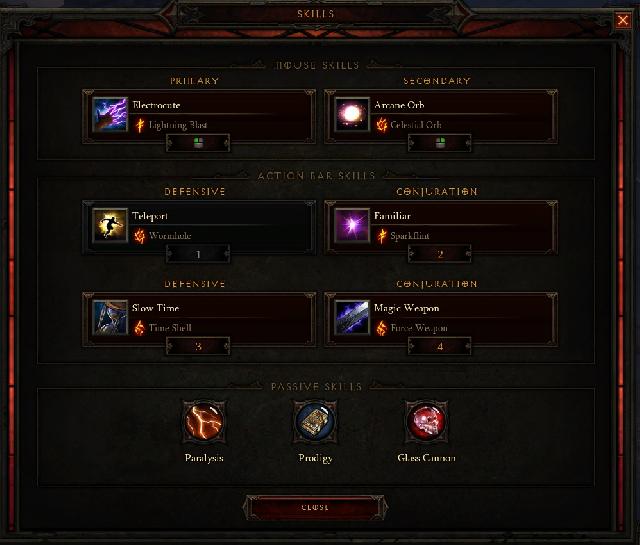Pick the Slow Time skill slot
The height and width of the screenshot is (545, 640).
click(199, 318)
